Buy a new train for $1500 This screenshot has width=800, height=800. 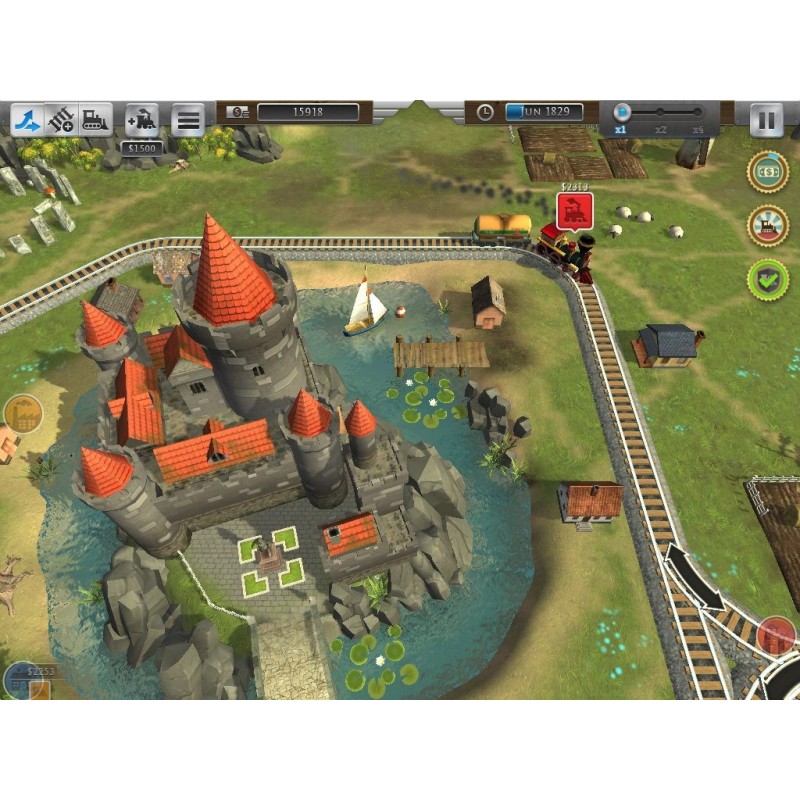142,120
